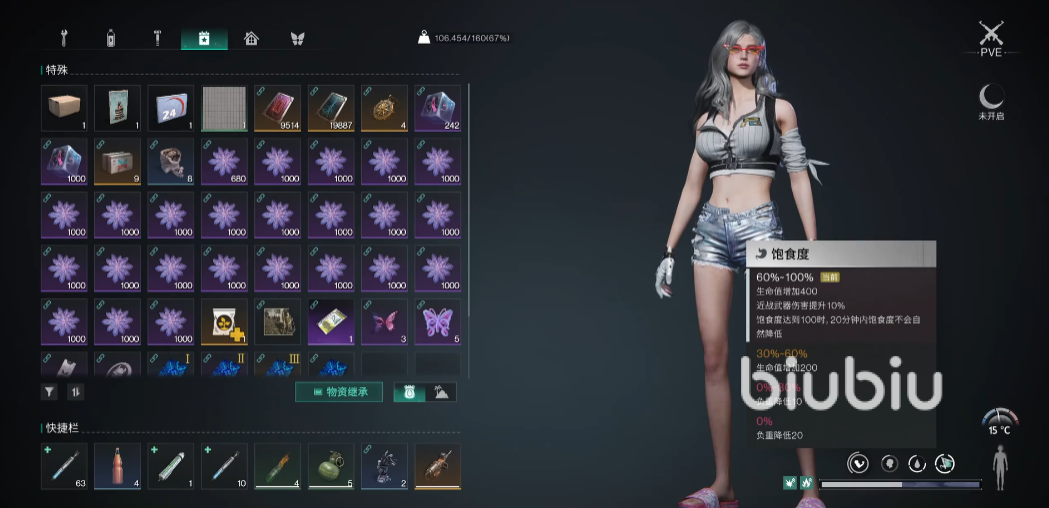The image size is (1049, 508).
Task: Click the 物资继承 button
Action: click(x=339, y=392)
